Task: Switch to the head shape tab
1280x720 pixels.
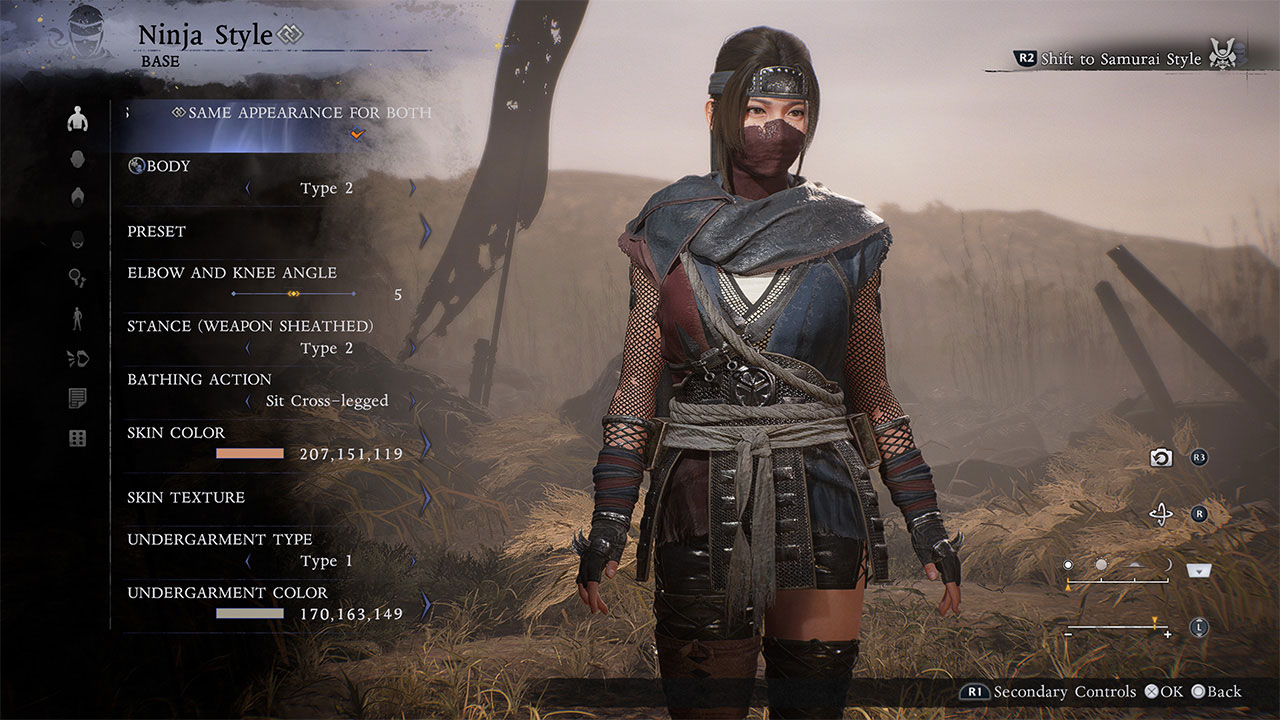Action: click(x=78, y=159)
